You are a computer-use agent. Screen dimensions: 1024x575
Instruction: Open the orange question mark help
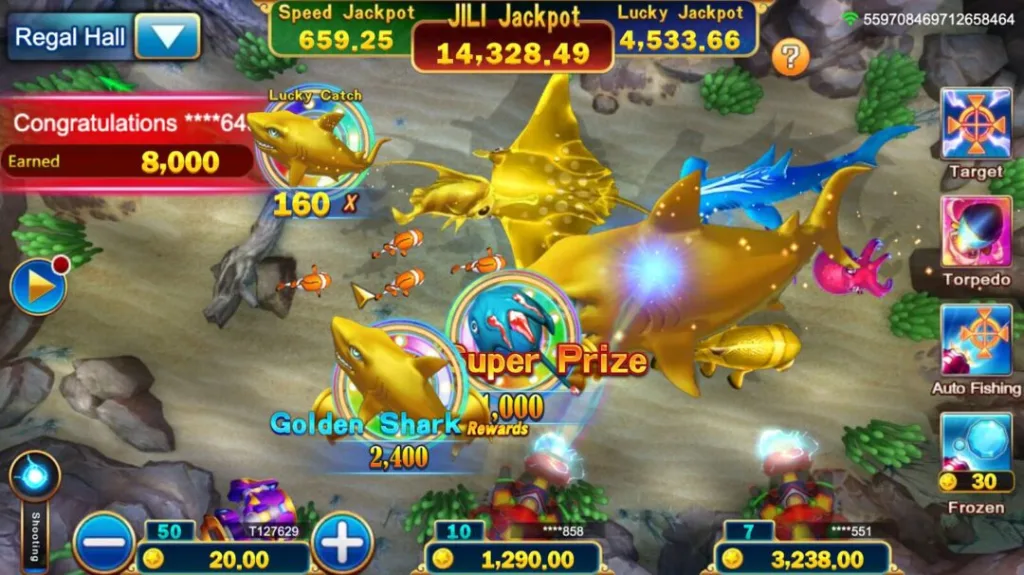(x=790, y=57)
